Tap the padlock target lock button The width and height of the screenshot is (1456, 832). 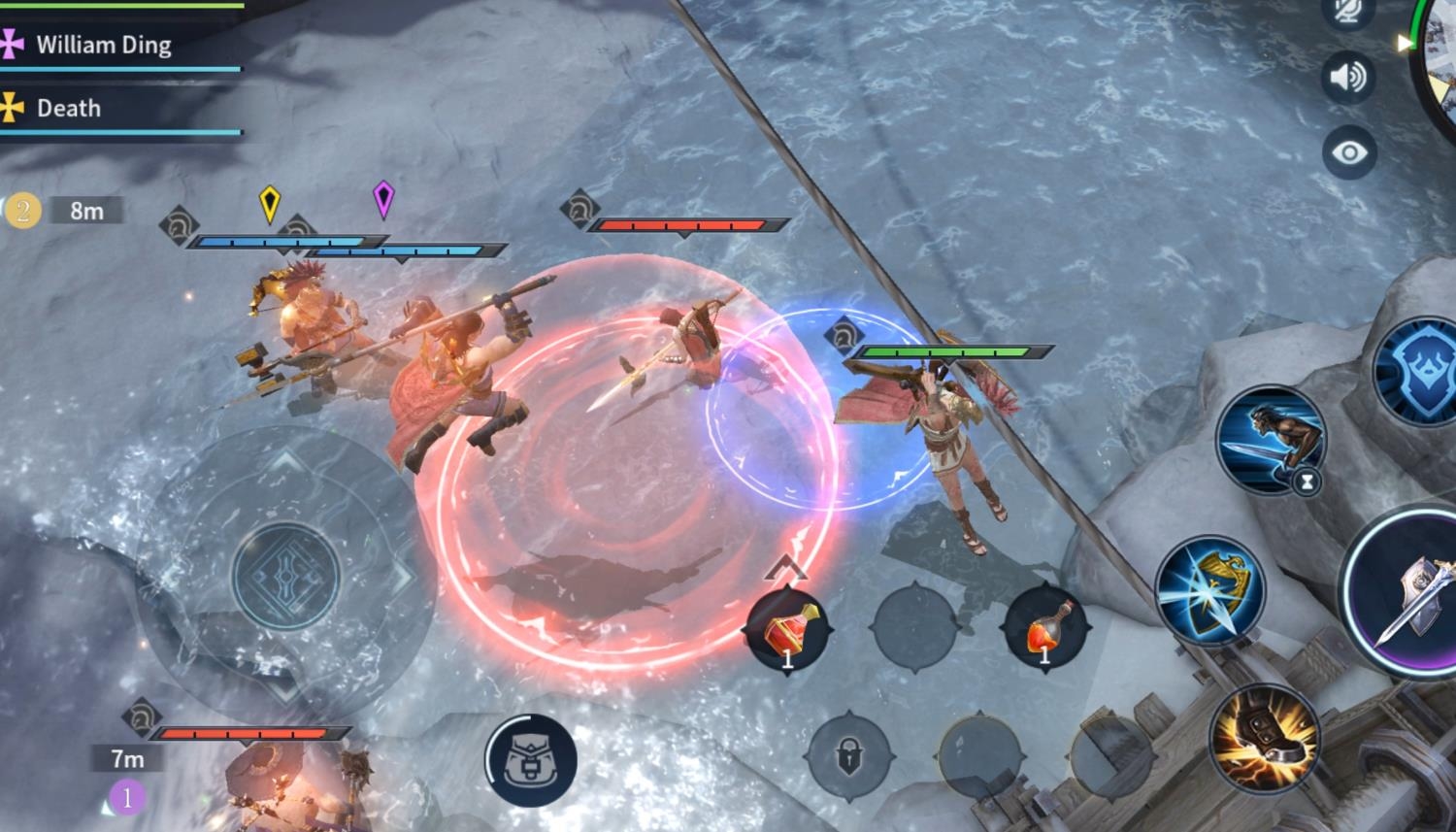[849, 755]
